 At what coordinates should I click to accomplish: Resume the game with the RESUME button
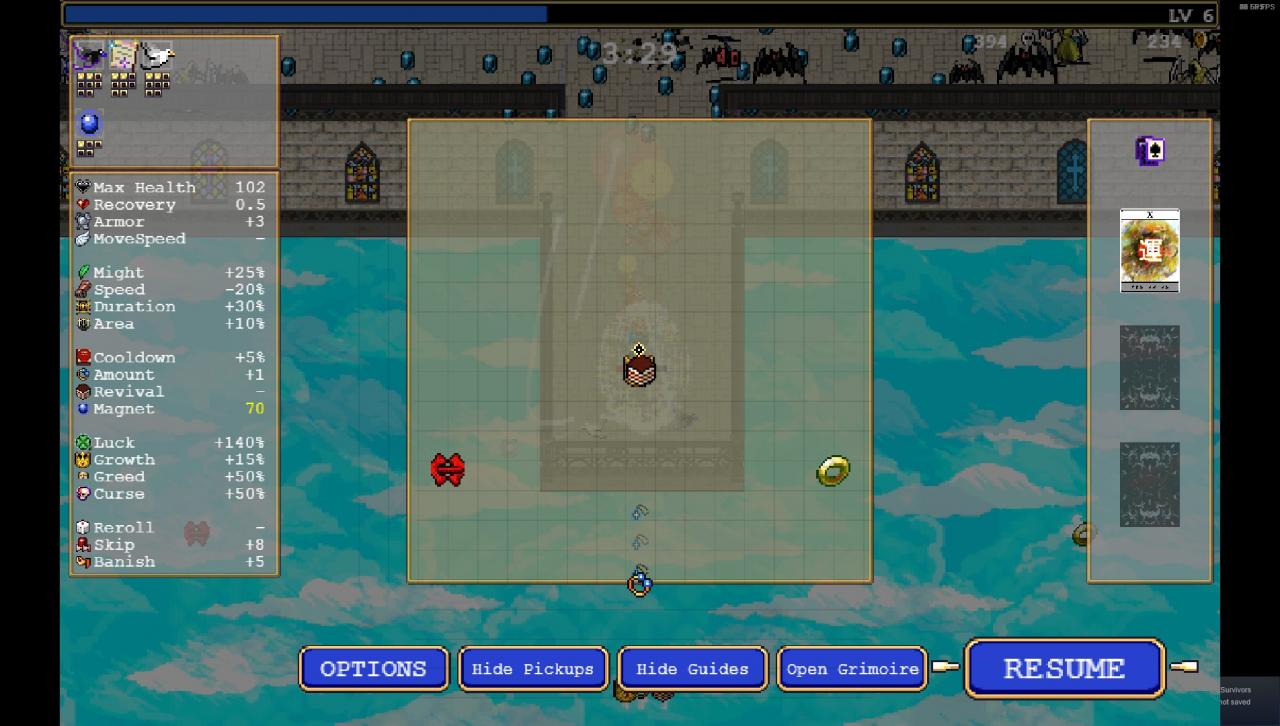[x=1064, y=668]
